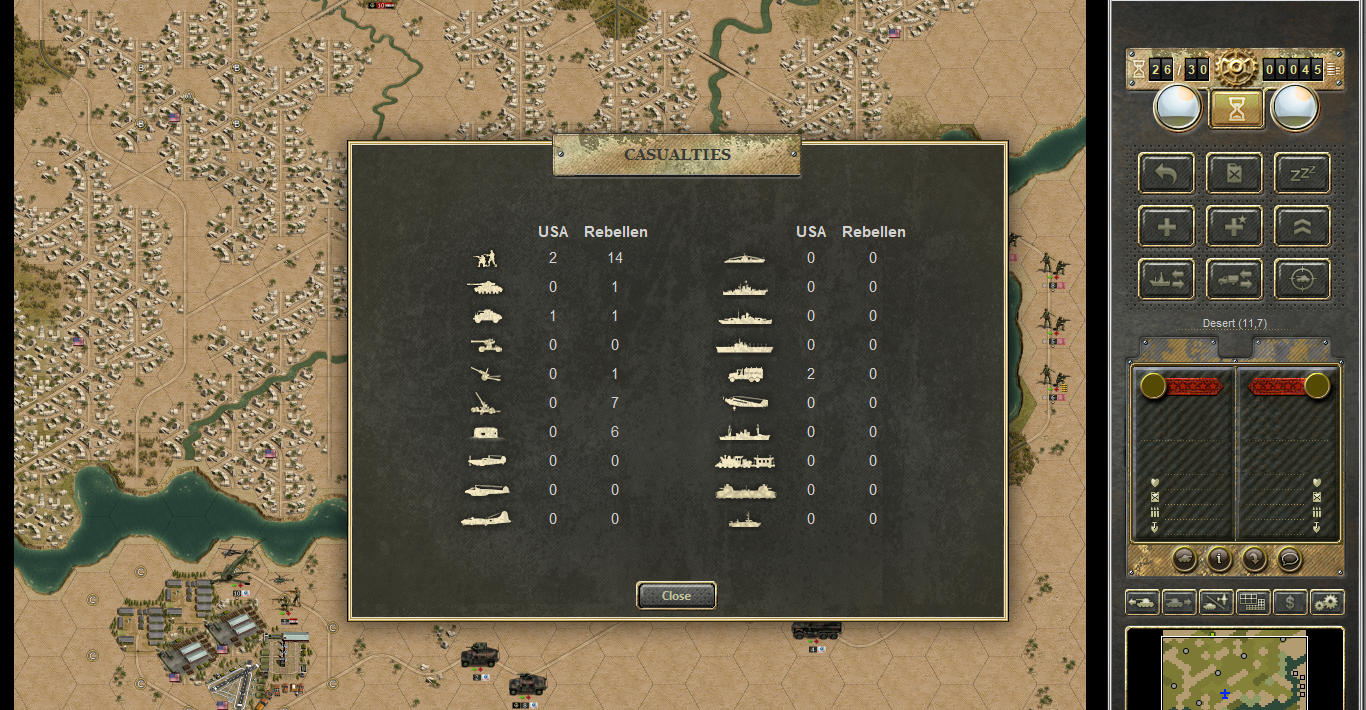Screen dimensions: 1366x710
Task: Open the round tank icon button
Action: (x=1184, y=558)
